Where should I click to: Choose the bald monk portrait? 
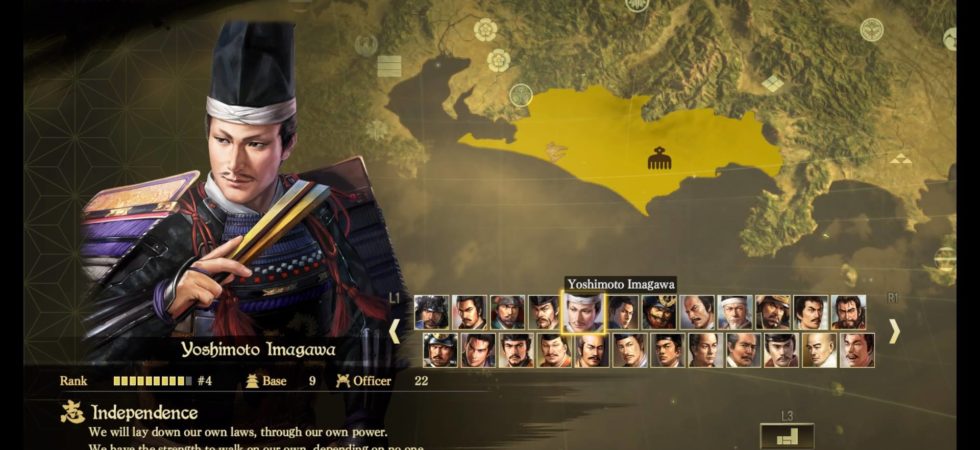(819, 350)
